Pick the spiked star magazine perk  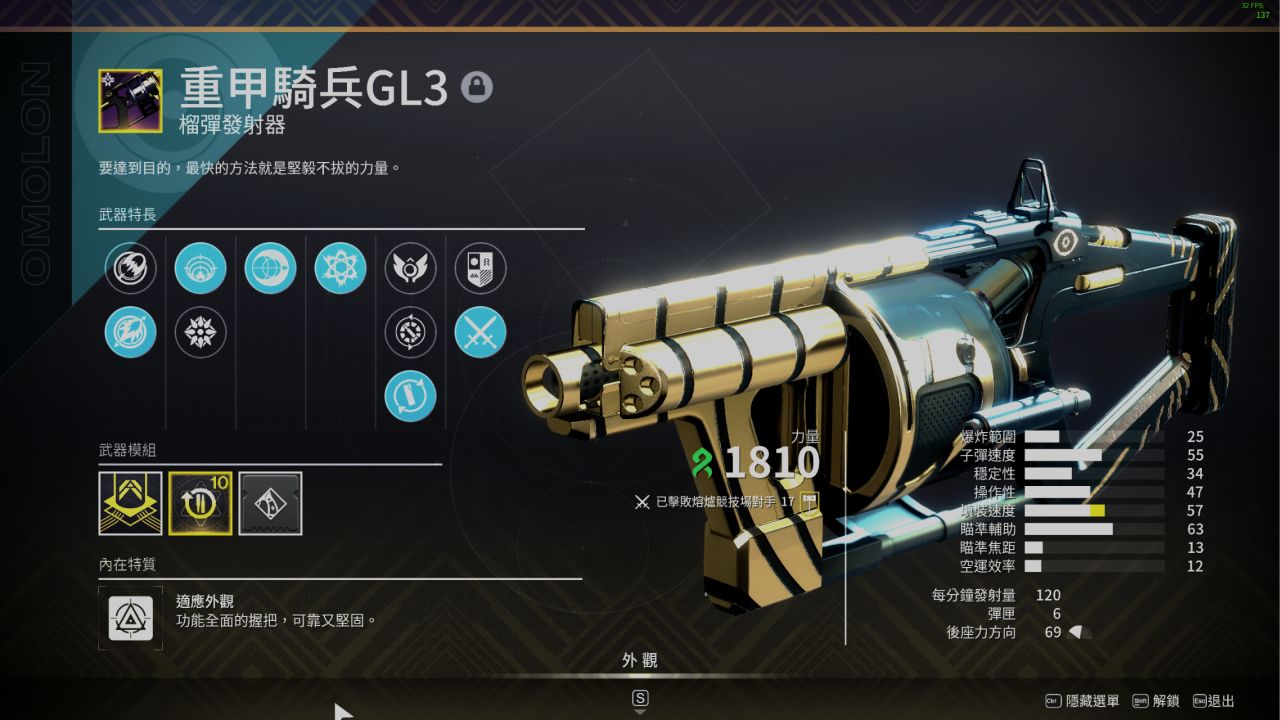[x=201, y=332]
